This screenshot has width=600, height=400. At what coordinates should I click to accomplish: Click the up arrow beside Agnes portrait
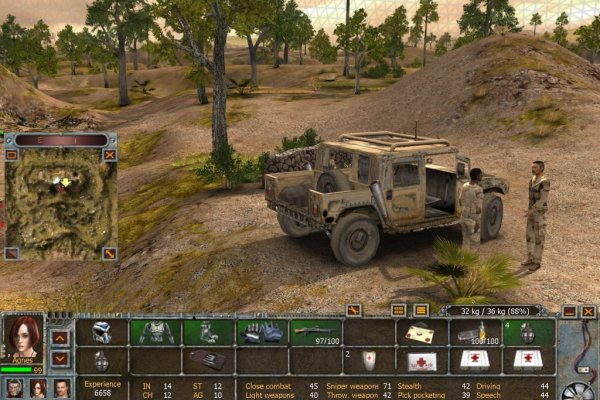click(60, 336)
